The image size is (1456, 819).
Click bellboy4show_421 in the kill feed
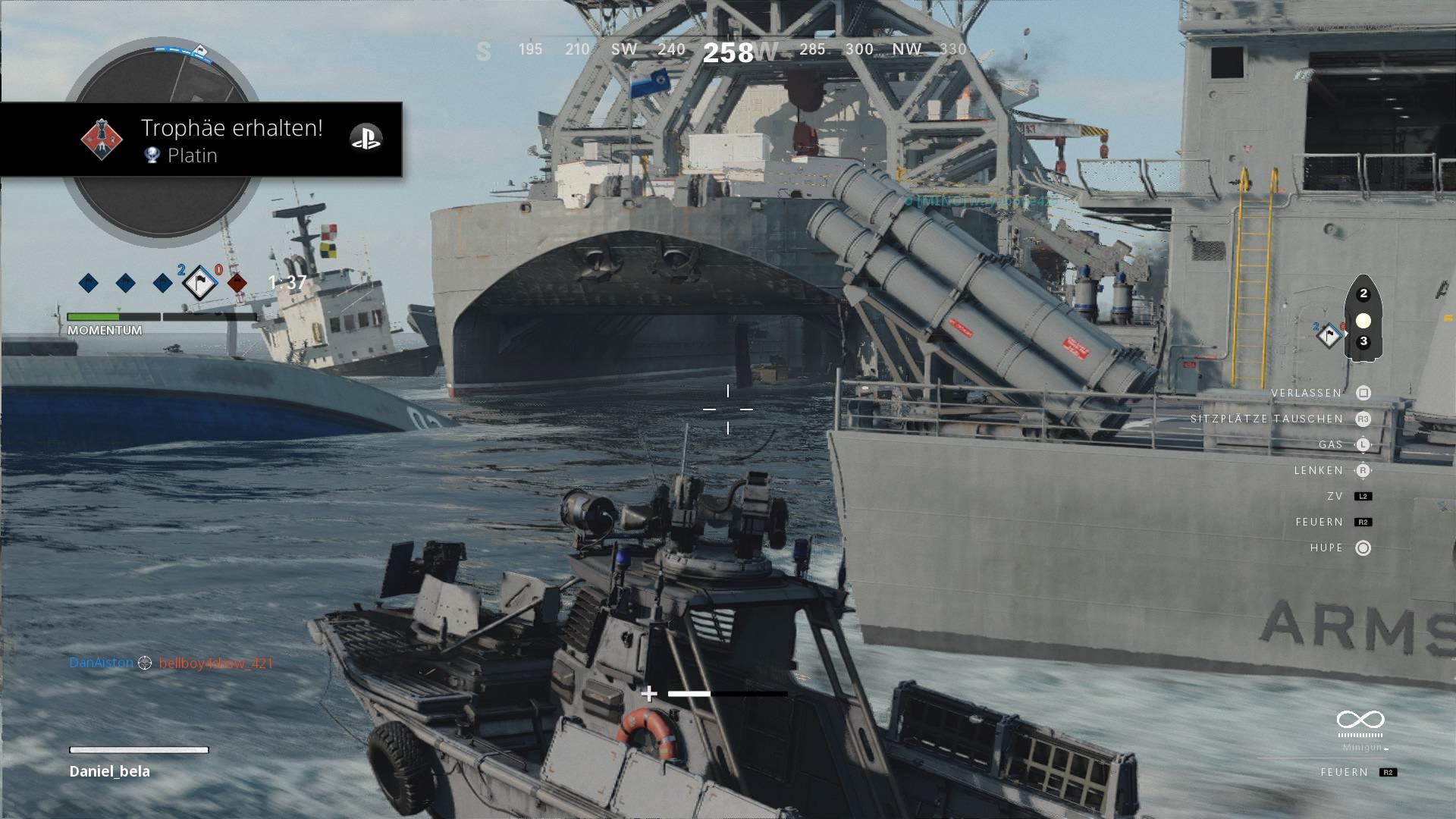pos(215,664)
